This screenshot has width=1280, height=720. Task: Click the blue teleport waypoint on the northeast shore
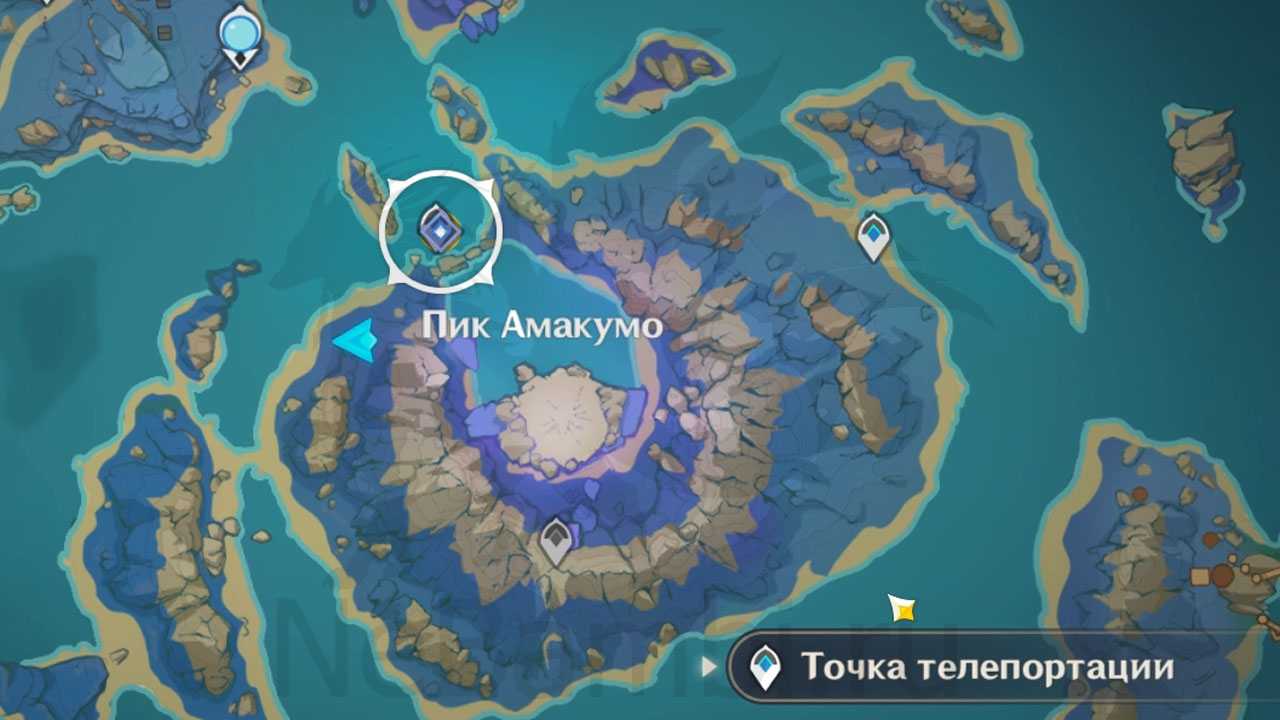tap(874, 237)
